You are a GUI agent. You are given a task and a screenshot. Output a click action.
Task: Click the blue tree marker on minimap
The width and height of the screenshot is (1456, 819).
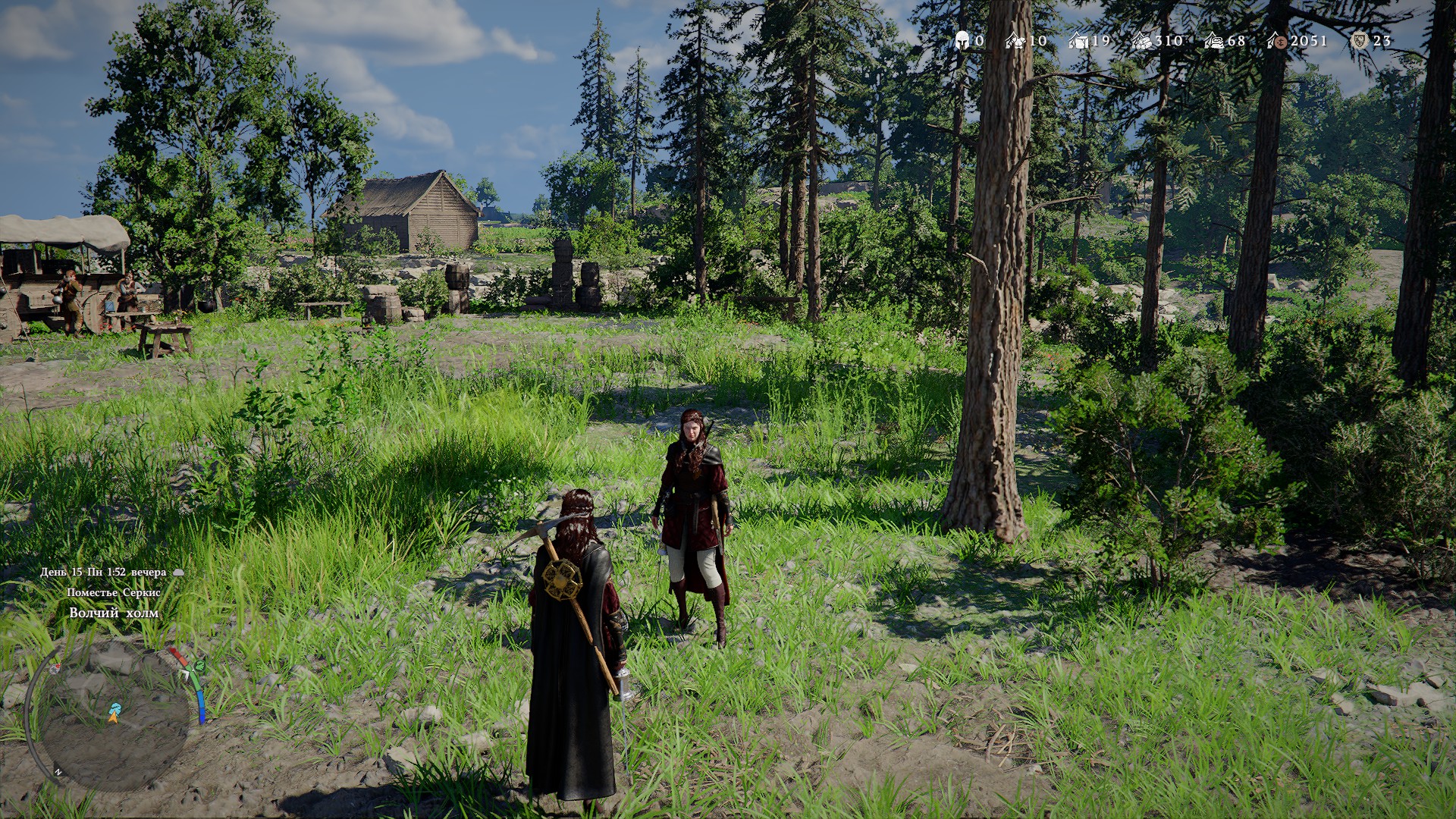(x=115, y=708)
